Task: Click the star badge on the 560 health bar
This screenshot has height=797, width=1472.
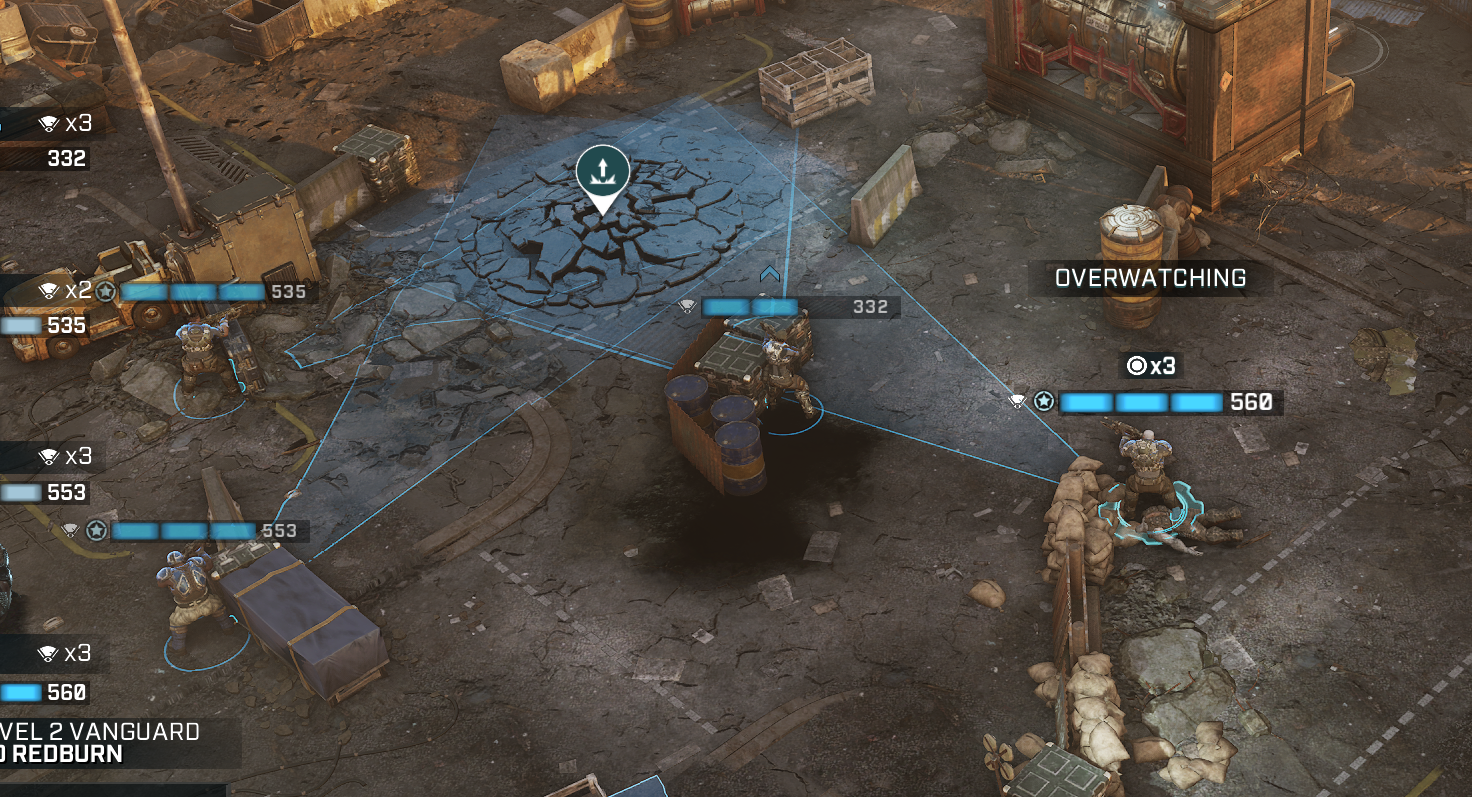Action: [1044, 402]
